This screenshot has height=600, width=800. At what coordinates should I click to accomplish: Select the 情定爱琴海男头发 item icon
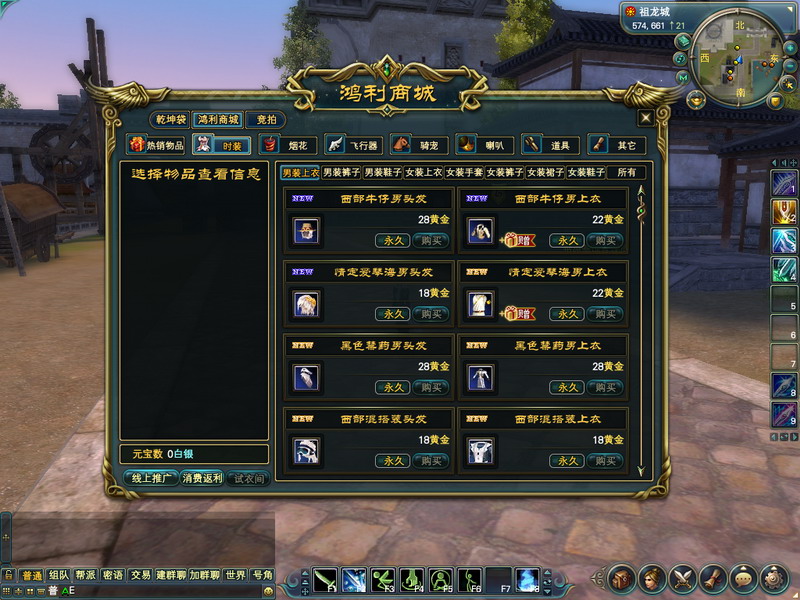coord(306,304)
